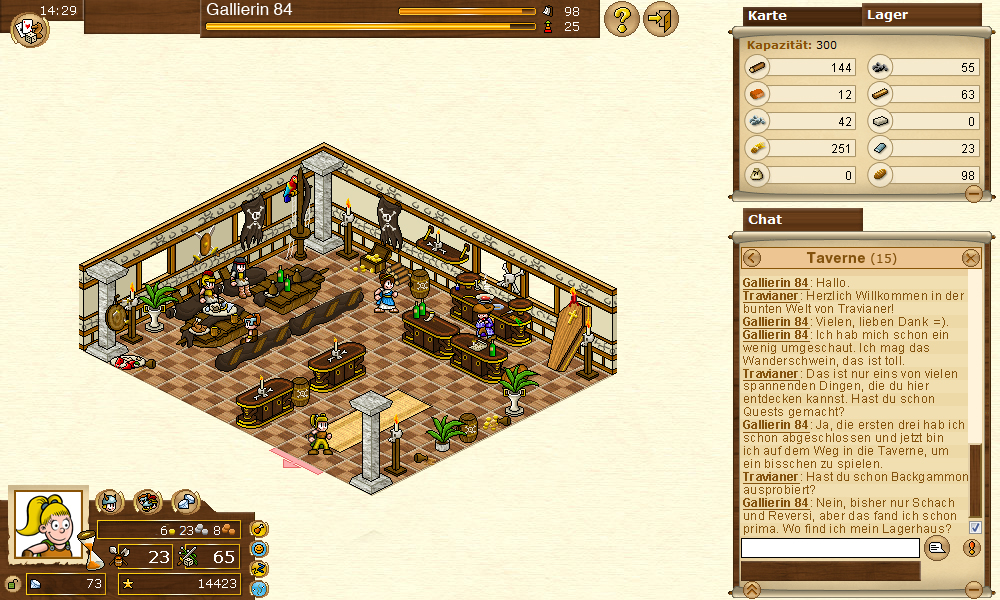The height and width of the screenshot is (600, 1000).
Task: Collapse the Lager panel with minus button
Action: point(973,193)
